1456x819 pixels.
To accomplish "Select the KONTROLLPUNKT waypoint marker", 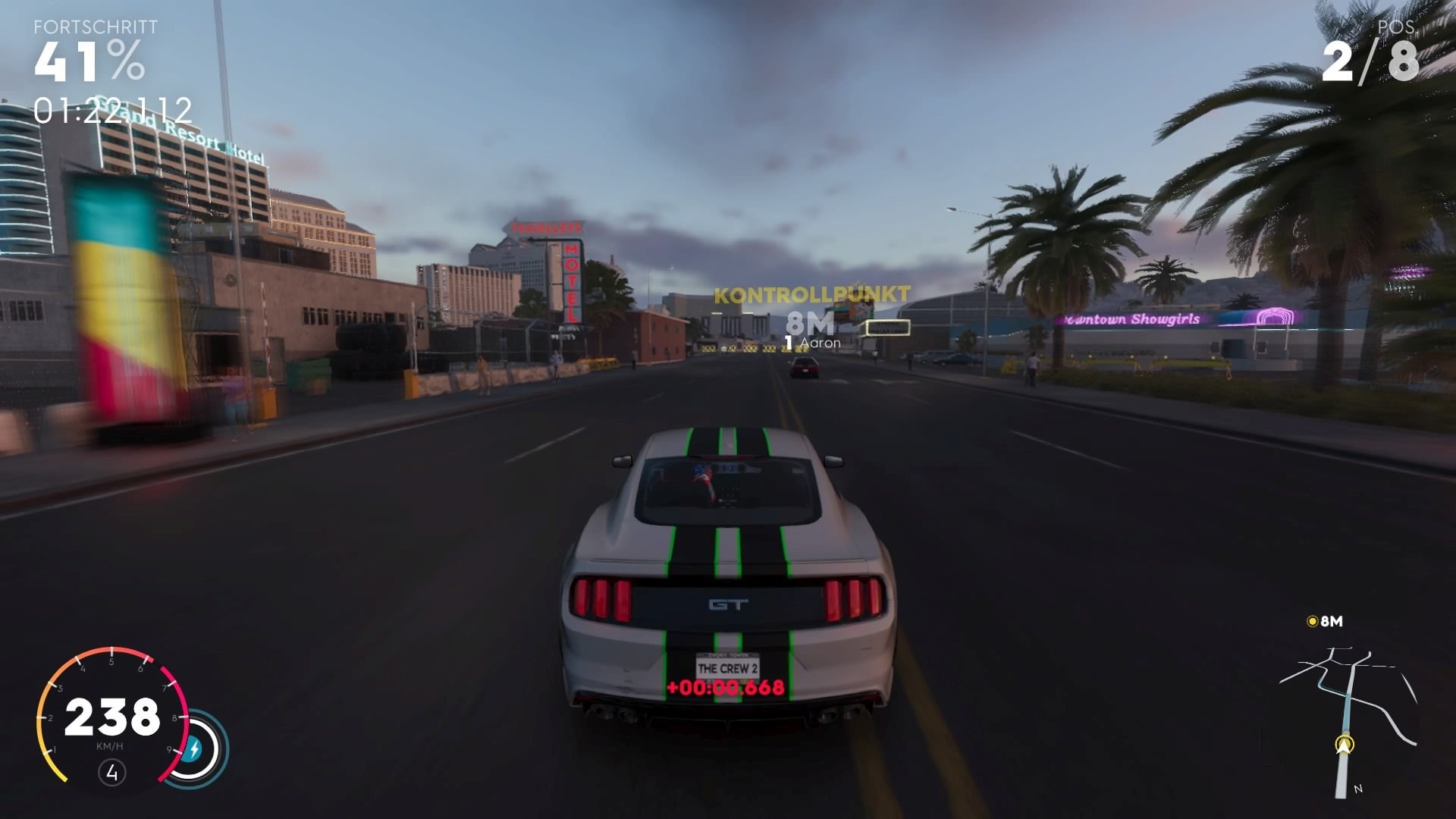I will tap(811, 293).
